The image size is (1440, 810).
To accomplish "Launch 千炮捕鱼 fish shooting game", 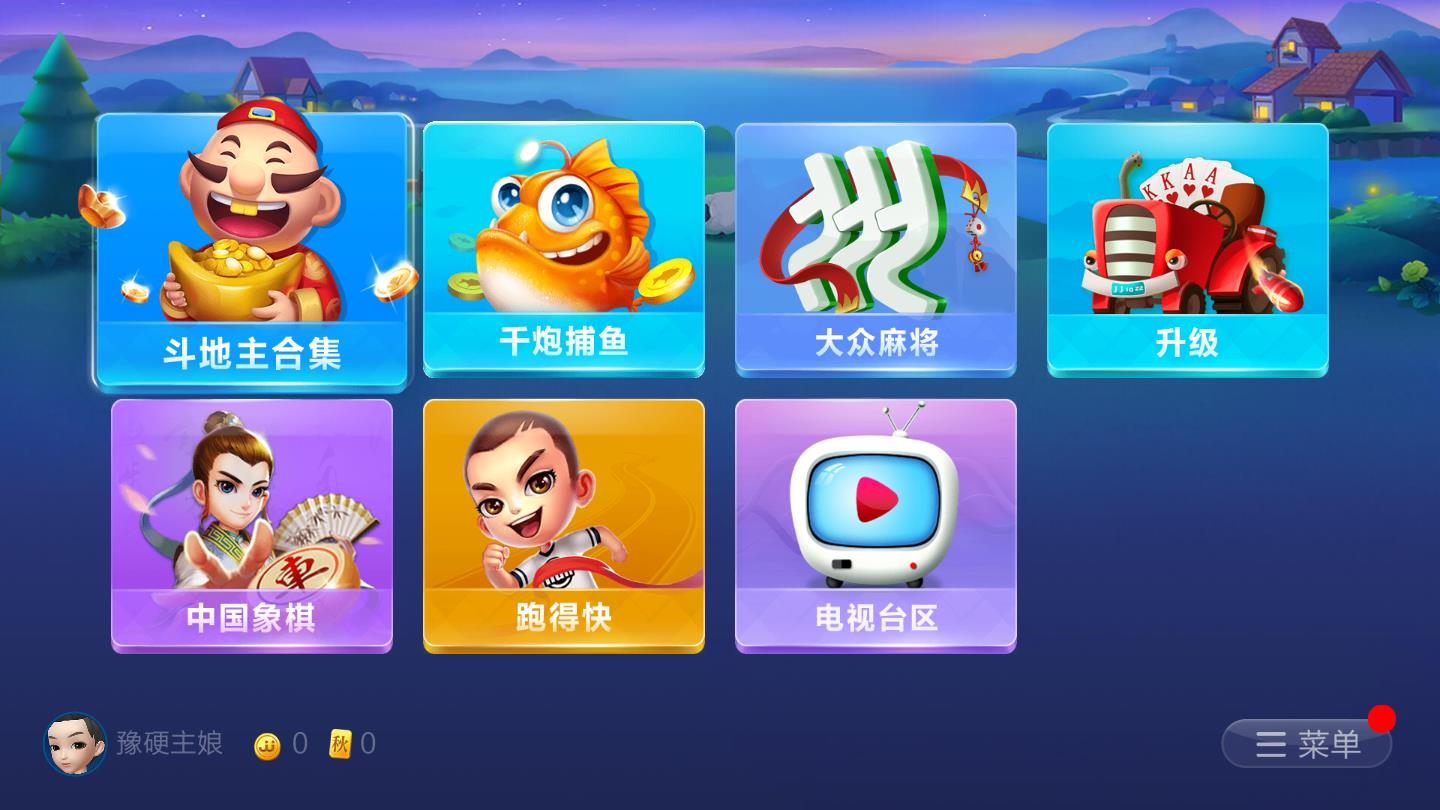I will coord(563,250).
